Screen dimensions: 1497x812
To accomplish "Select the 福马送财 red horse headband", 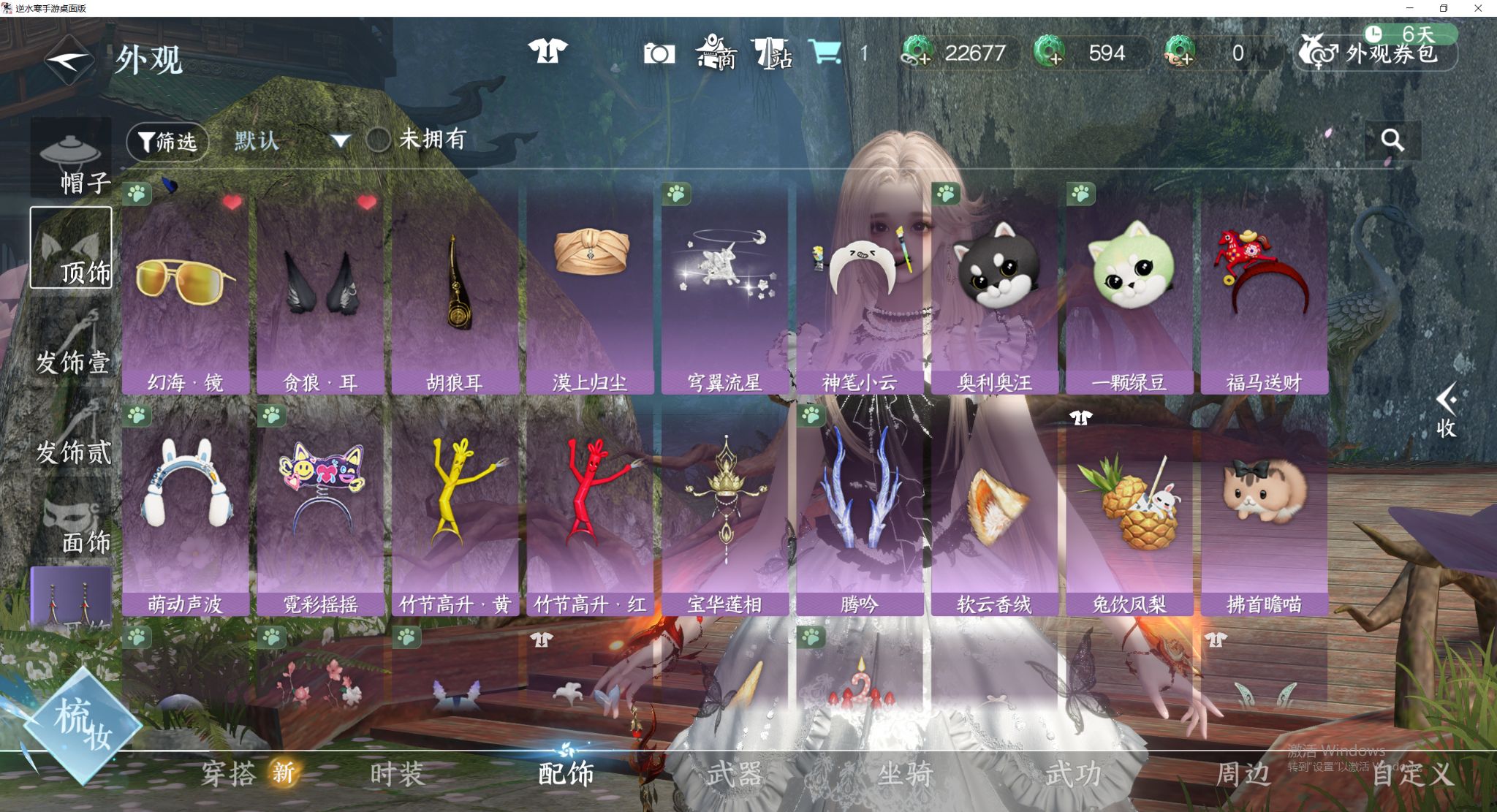I will [x=1264, y=292].
